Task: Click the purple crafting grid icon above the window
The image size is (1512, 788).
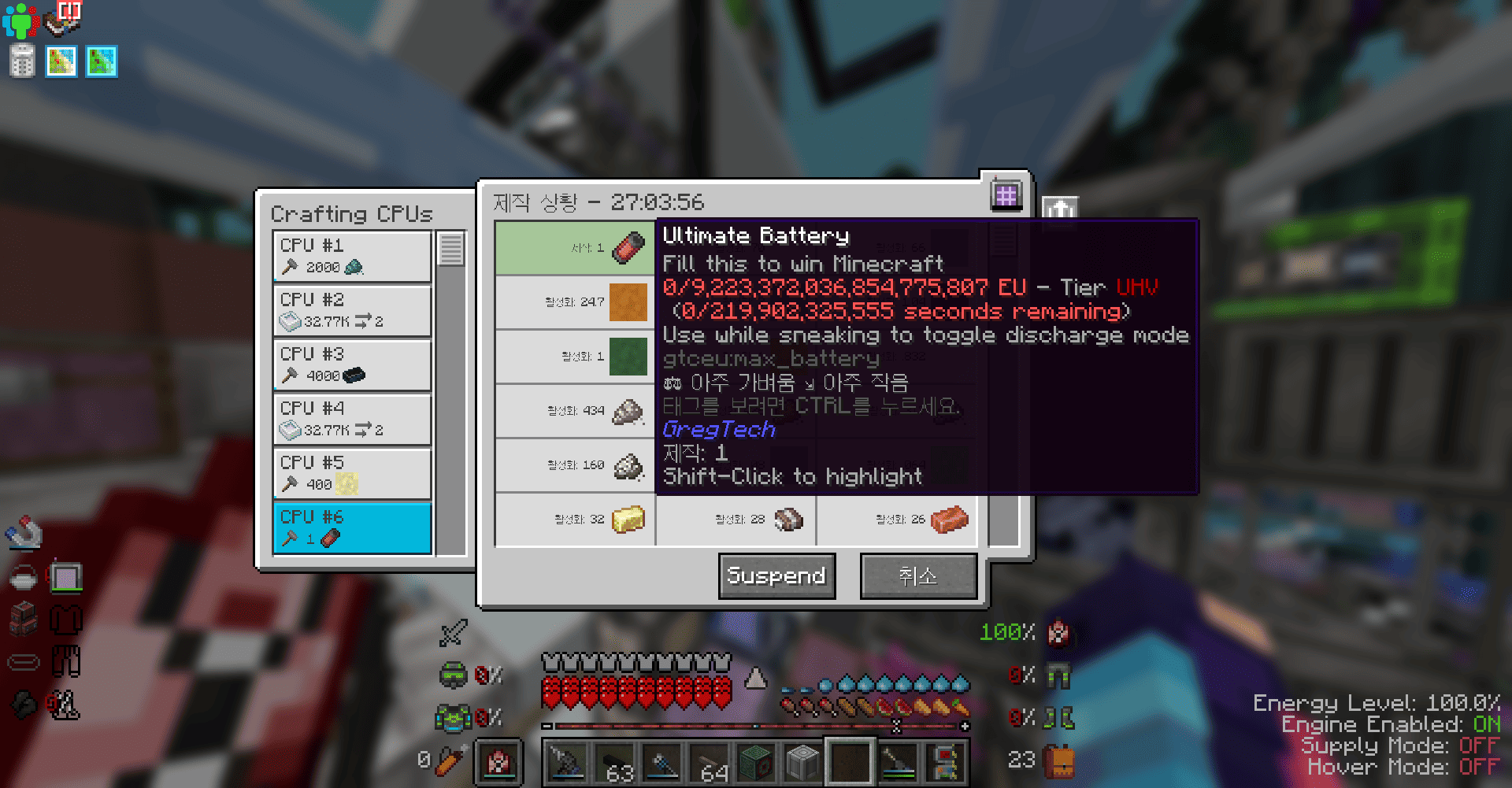Action: click(1008, 194)
